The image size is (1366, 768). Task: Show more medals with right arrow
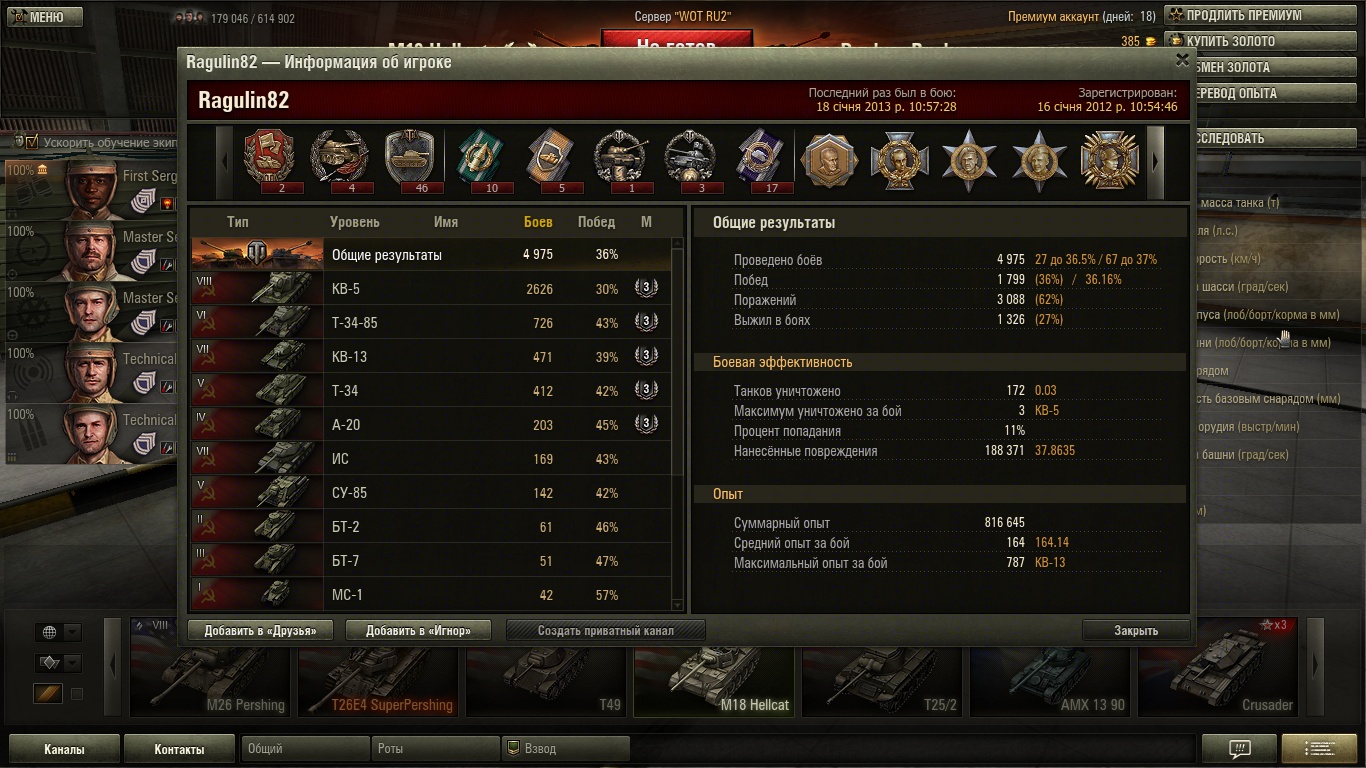[x=1155, y=160]
